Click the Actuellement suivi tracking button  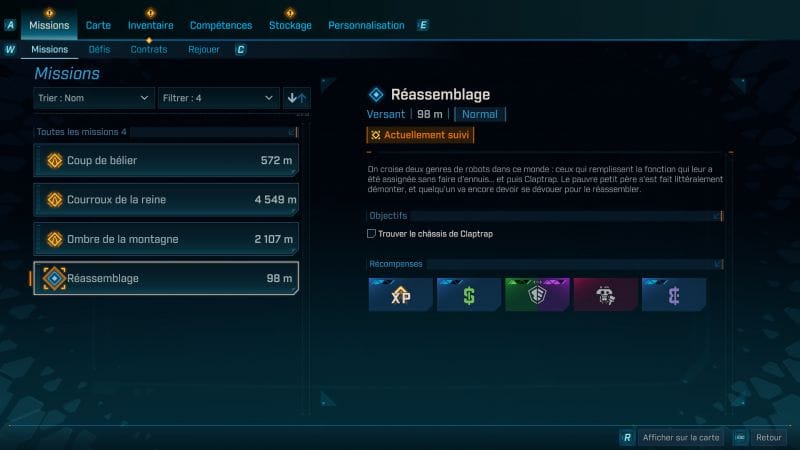[420, 134]
